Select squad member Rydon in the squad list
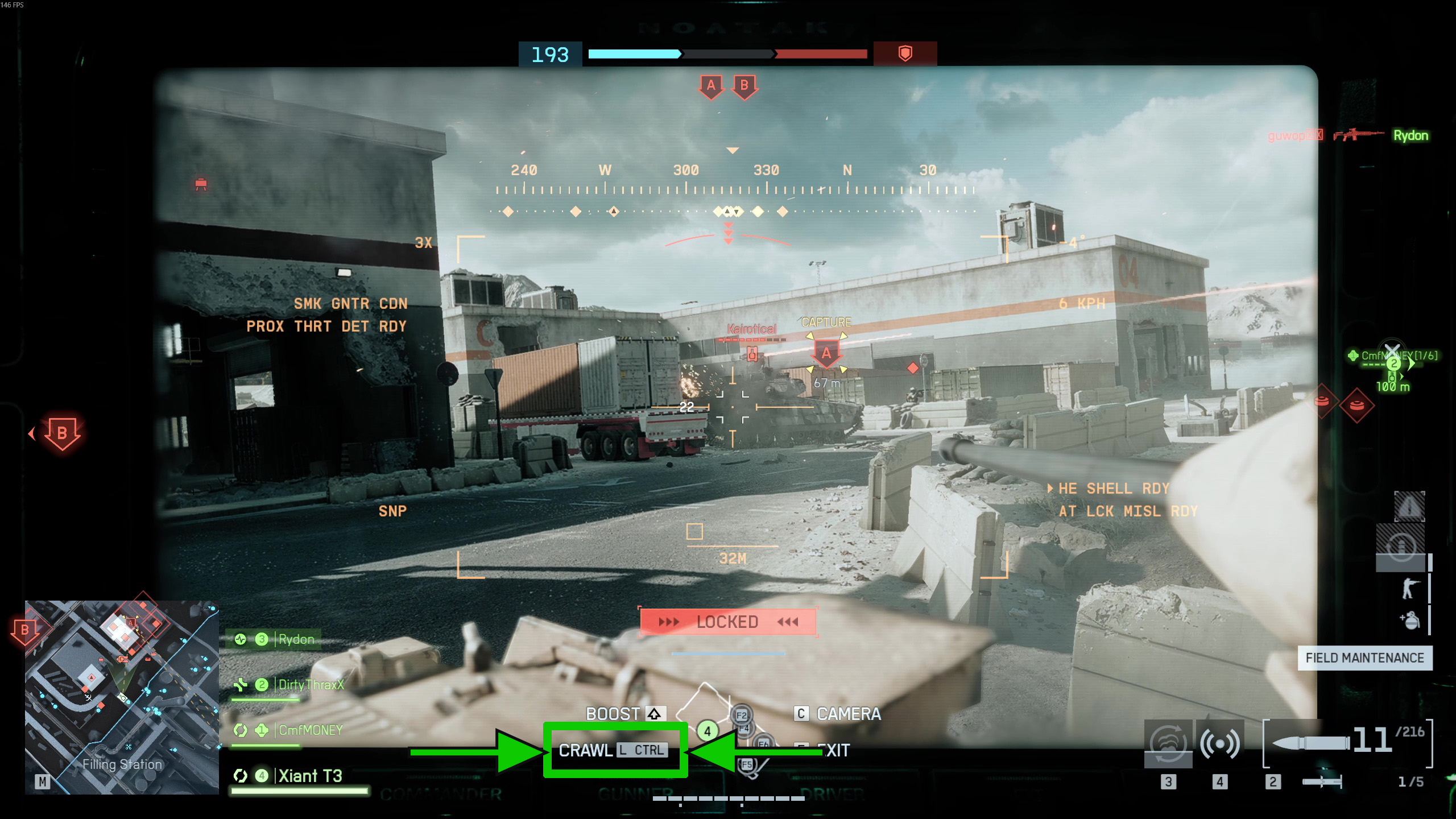This screenshot has width=1456, height=819. click(296, 639)
